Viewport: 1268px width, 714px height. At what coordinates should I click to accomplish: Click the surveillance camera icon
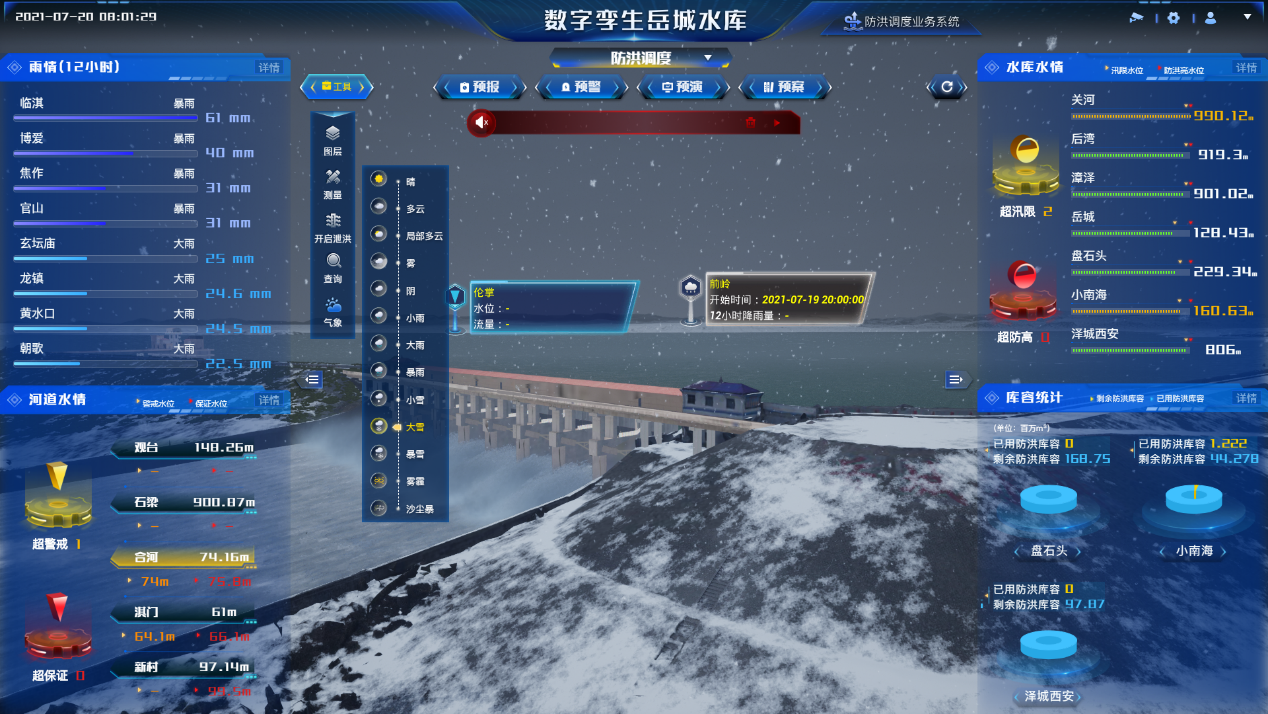1136,18
